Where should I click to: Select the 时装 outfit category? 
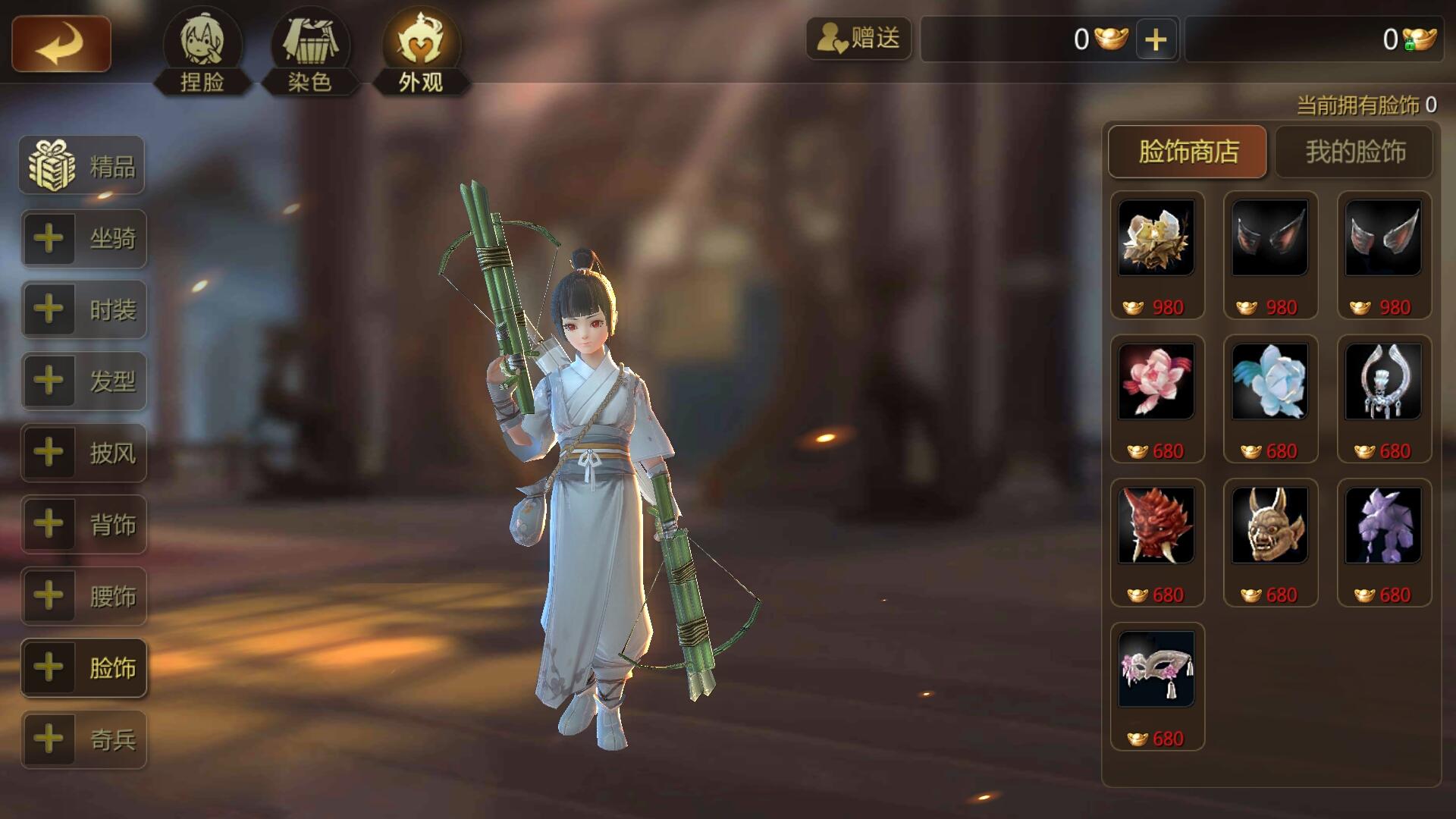coord(83,309)
